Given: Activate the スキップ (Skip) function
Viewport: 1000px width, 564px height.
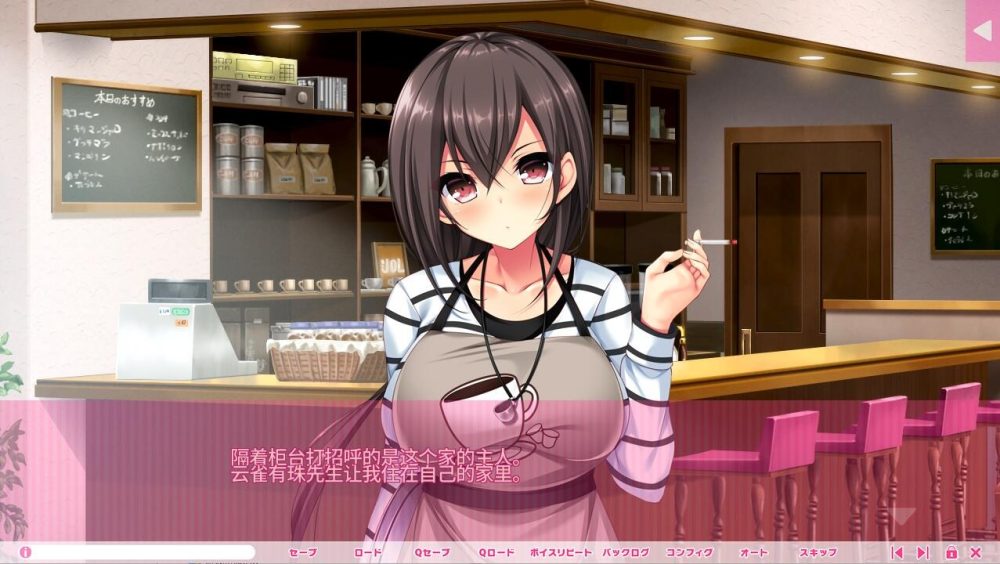Looking at the screenshot, I should [x=818, y=552].
